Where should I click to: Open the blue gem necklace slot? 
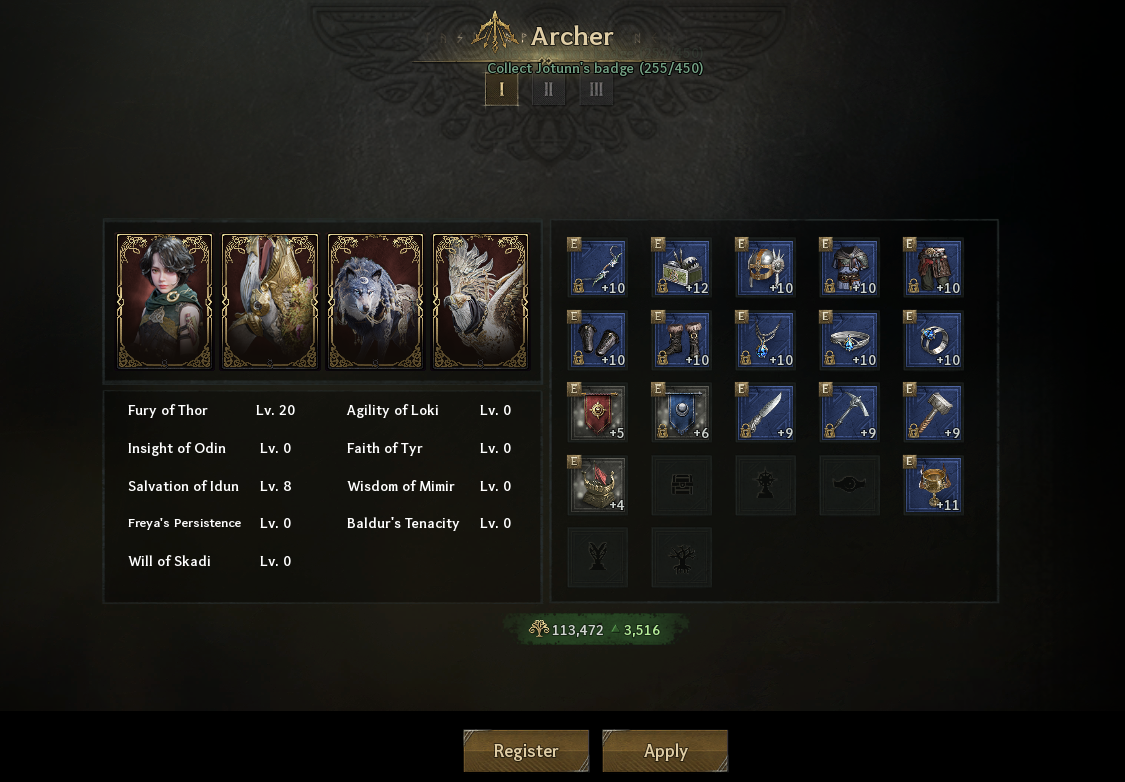766,341
